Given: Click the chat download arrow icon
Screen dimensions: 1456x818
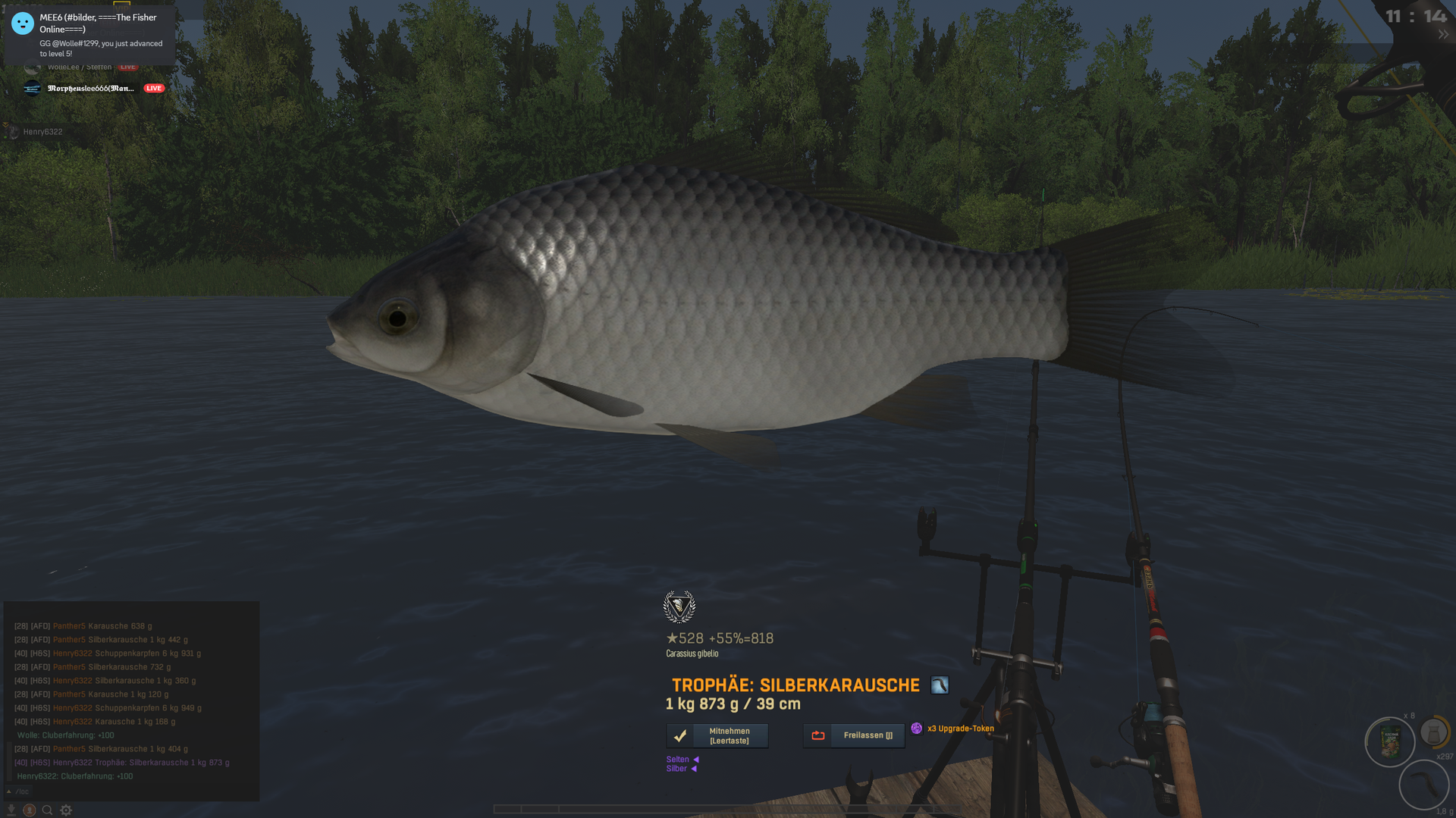Looking at the screenshot, I should point(11,810).
